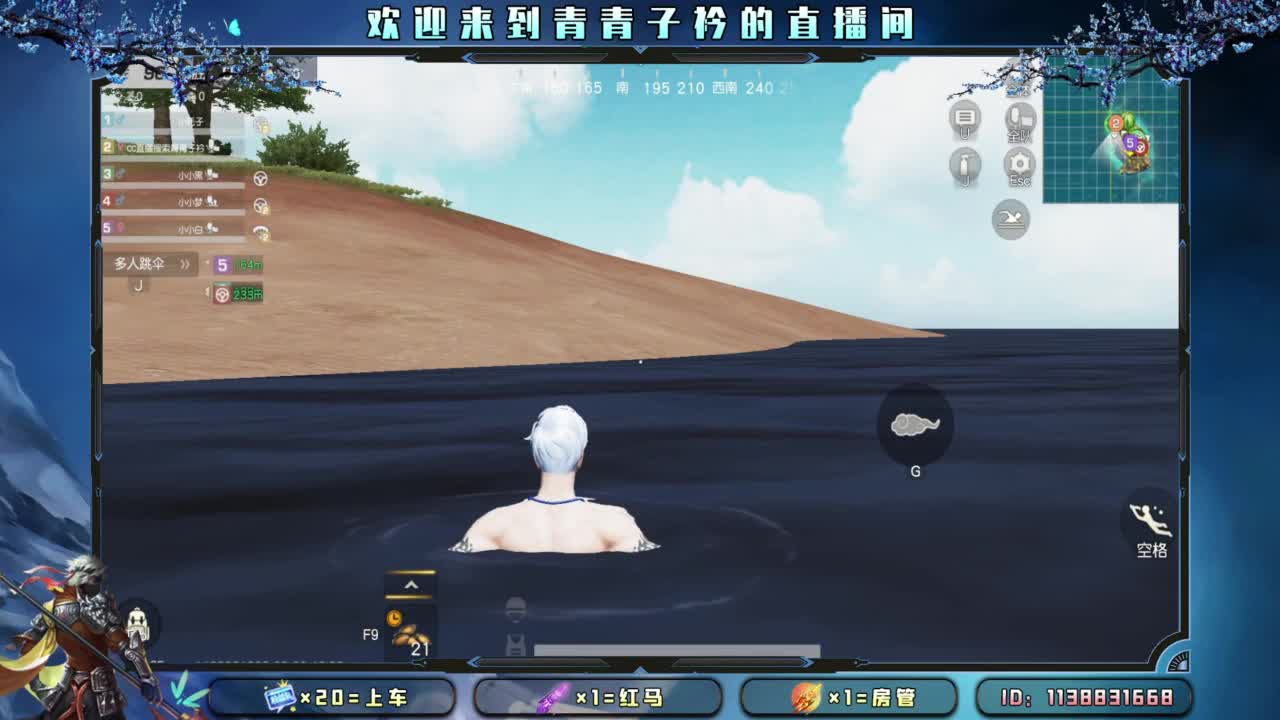The width and height of the screenshot is (1280, 720).
Task: Click the item icon showing count 21
Action: (x=412, y=638)
